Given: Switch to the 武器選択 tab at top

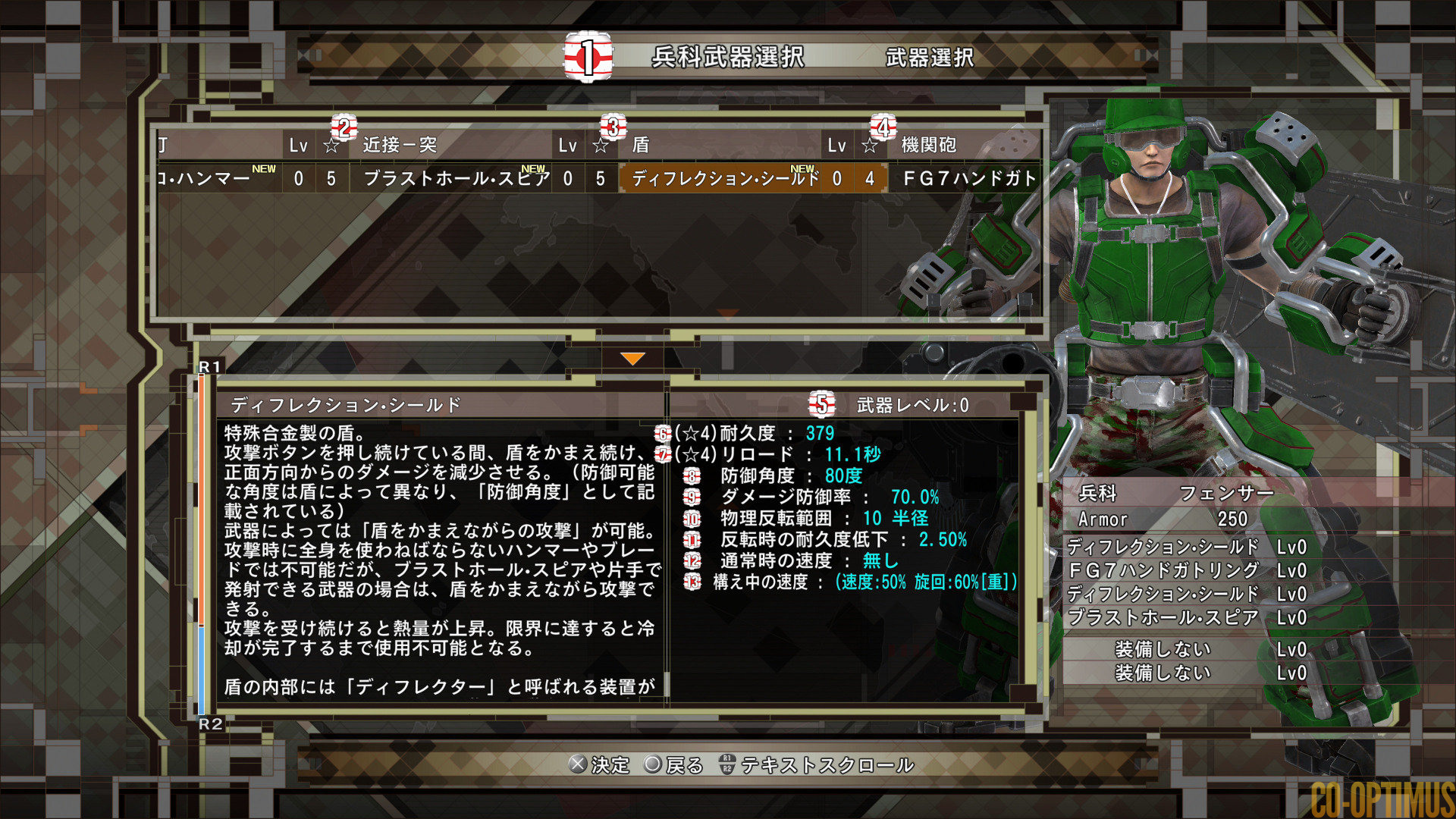Looking at the screenshot, I should point(930,57).
